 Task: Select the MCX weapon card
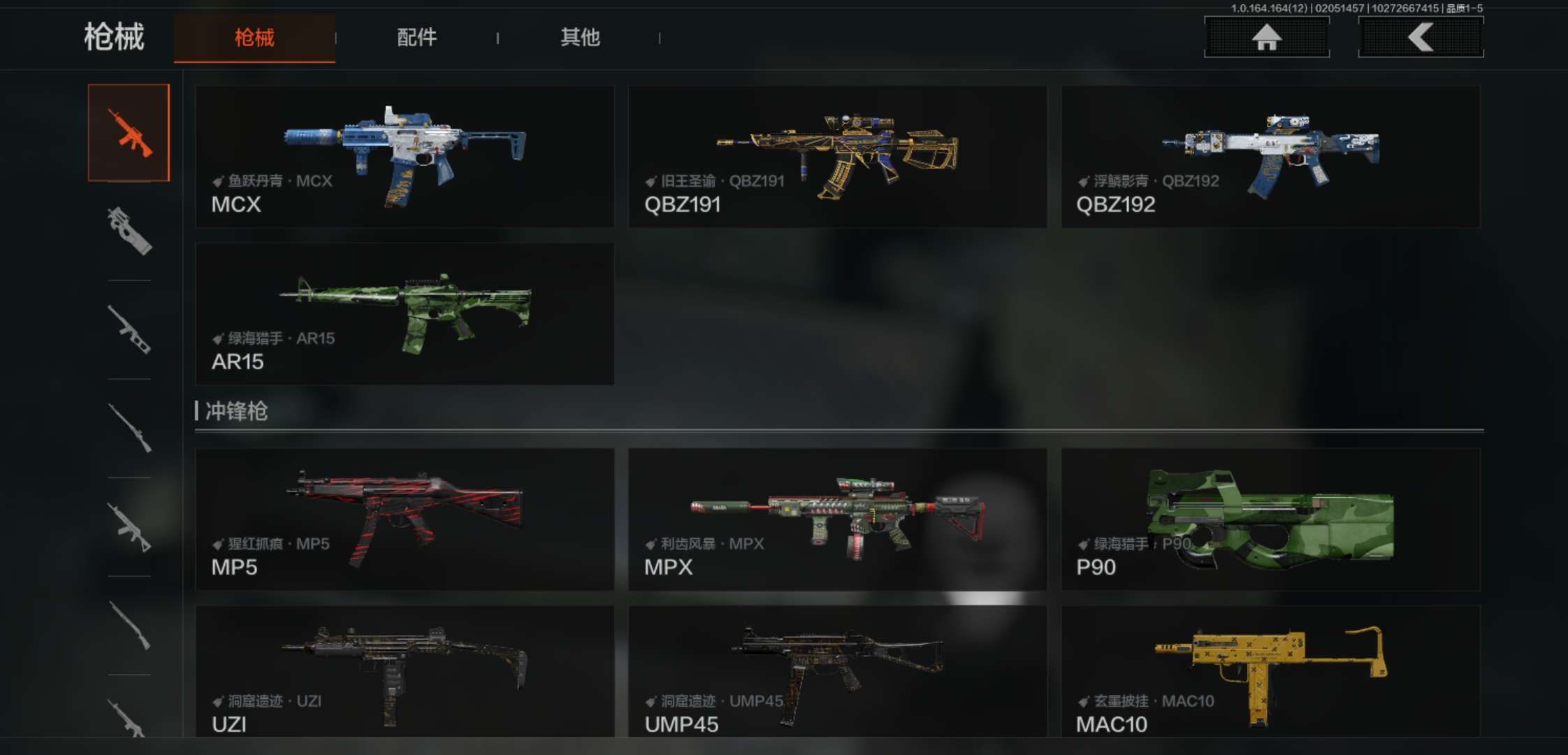[405, 157]
